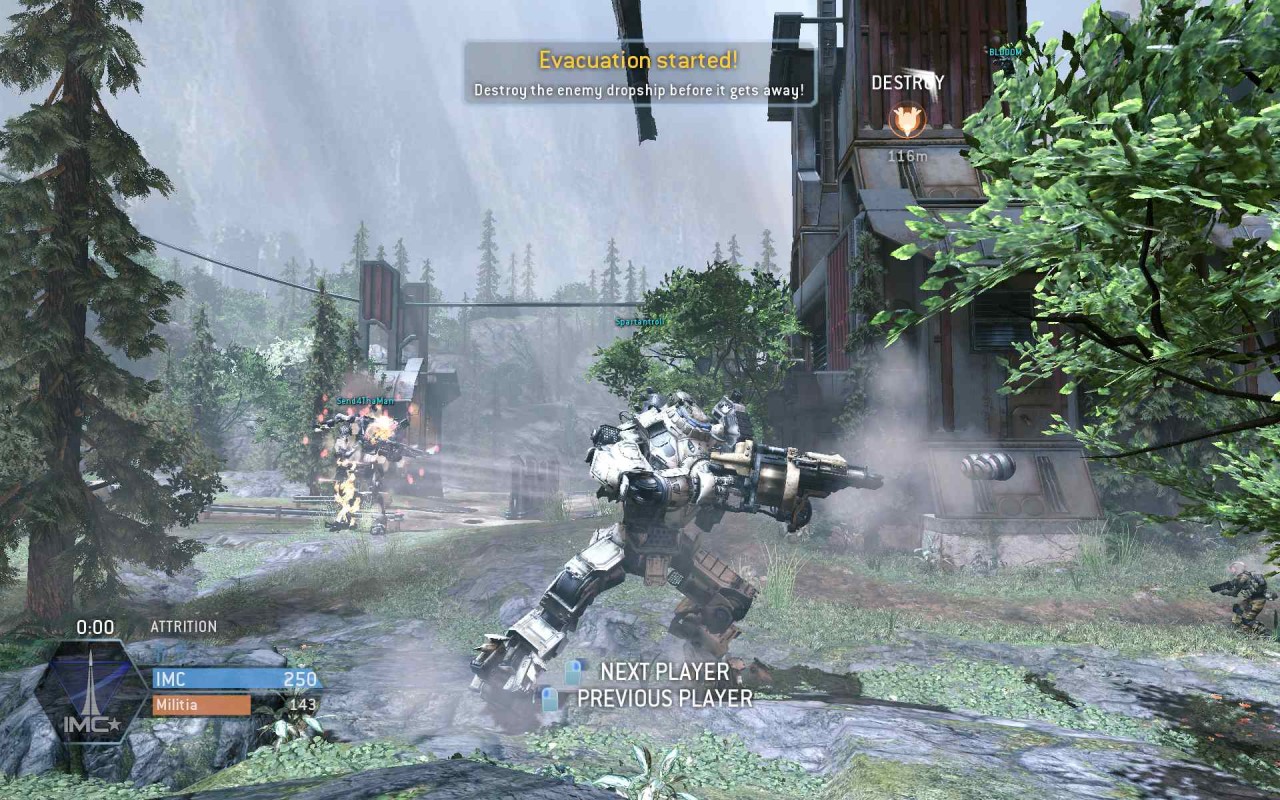
Task: Click the 0:00 match timer
Action: point(95,625)
